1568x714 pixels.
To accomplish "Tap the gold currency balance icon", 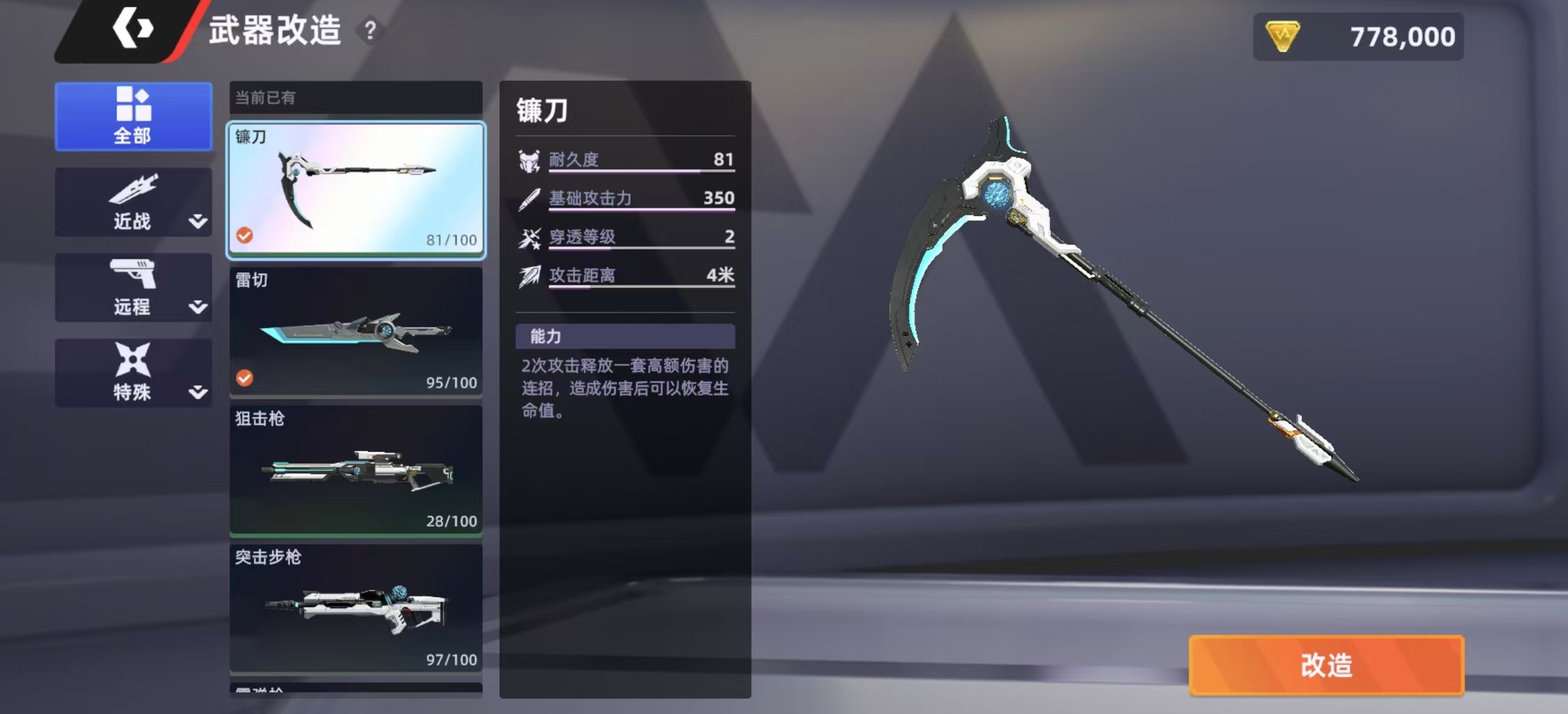I will coord(1282,36).
